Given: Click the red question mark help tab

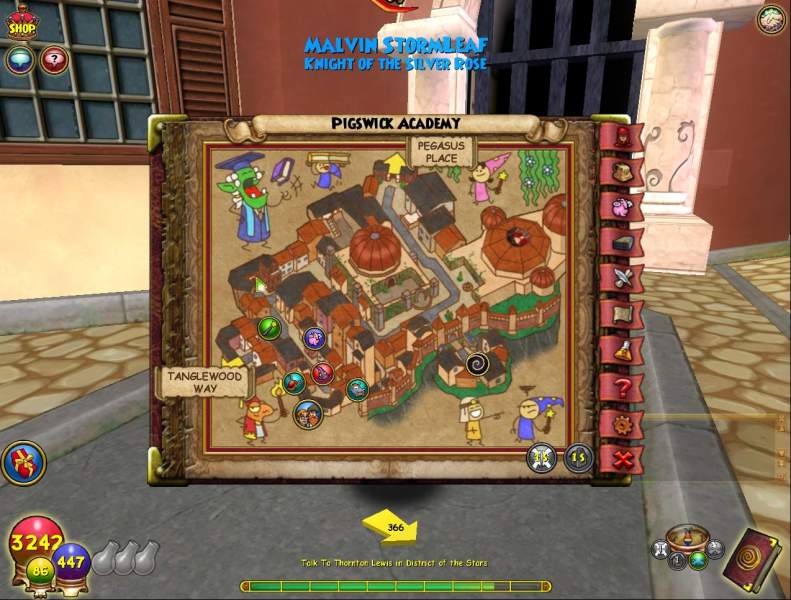Looking at the screenshot, I should 621,387.
